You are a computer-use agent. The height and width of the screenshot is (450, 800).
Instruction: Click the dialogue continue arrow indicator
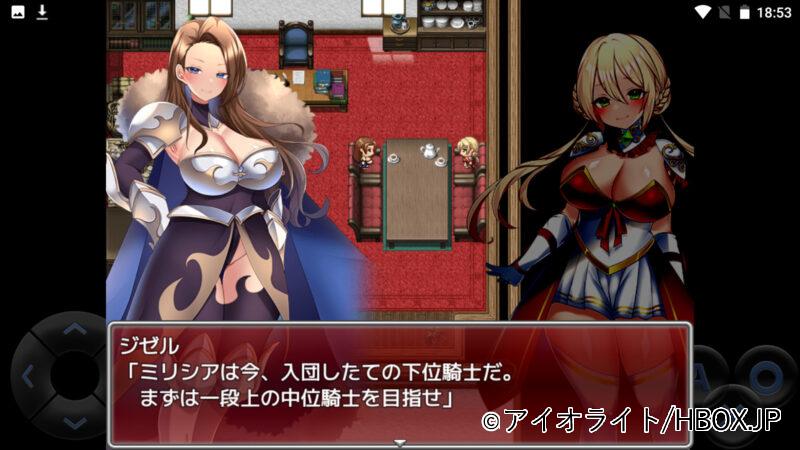400,441
